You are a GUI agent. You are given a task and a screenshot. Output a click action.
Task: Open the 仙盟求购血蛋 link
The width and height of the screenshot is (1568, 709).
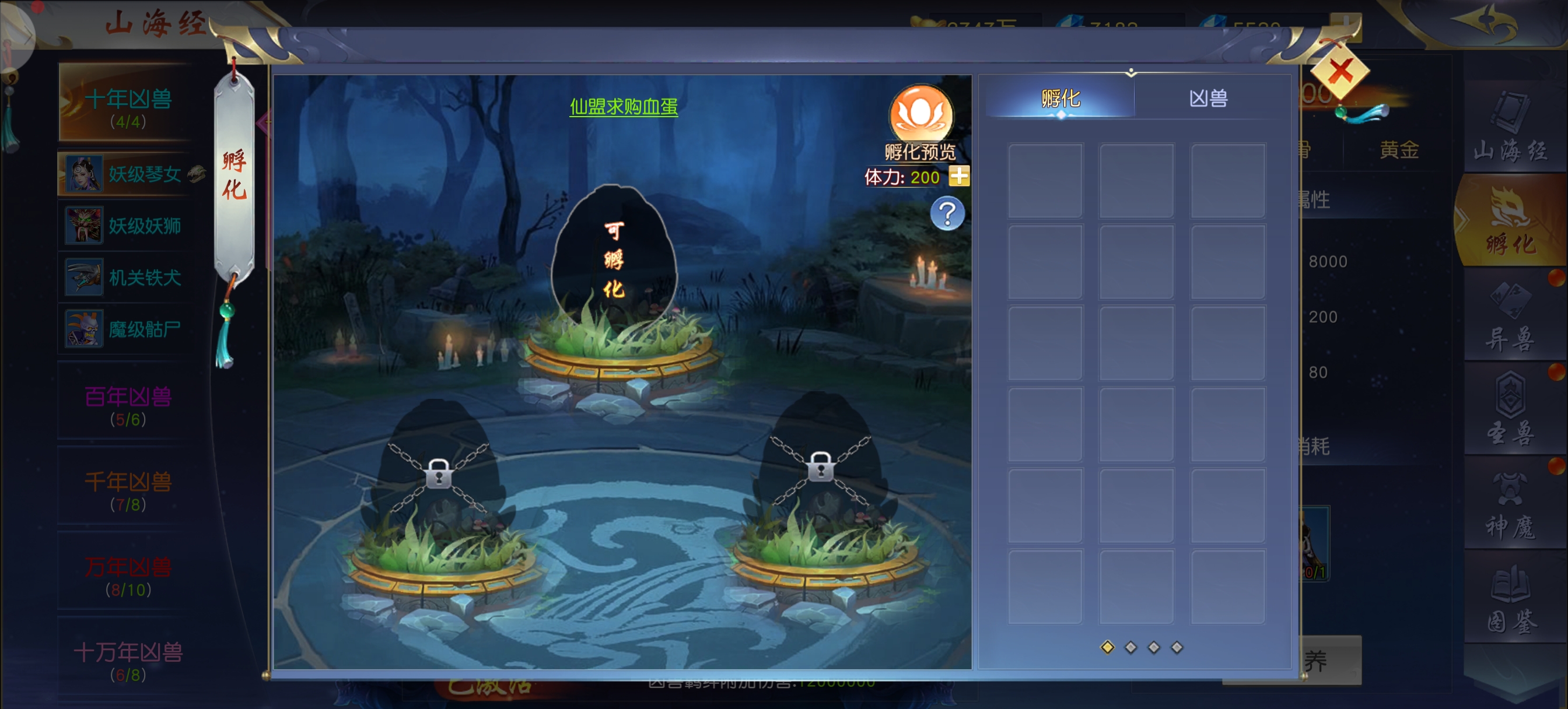pos(624,107)
